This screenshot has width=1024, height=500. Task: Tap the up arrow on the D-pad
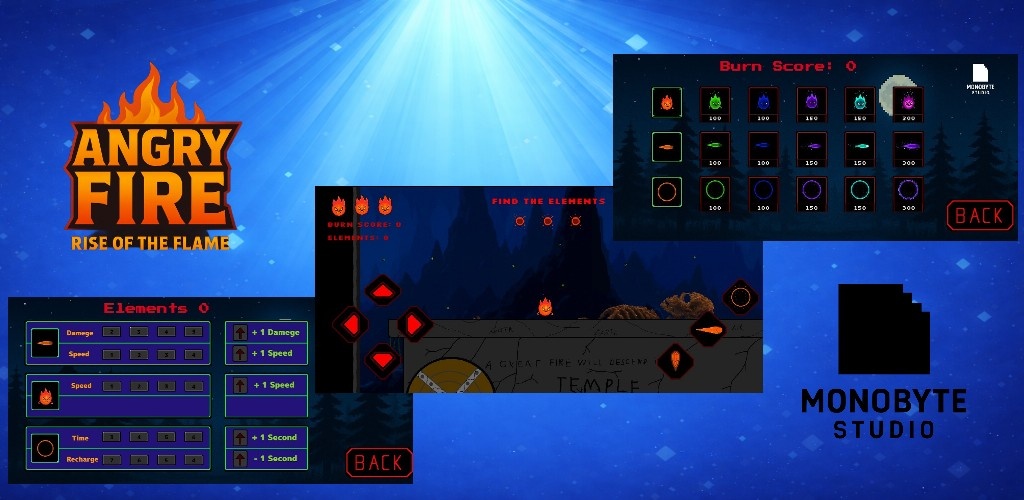382,291
